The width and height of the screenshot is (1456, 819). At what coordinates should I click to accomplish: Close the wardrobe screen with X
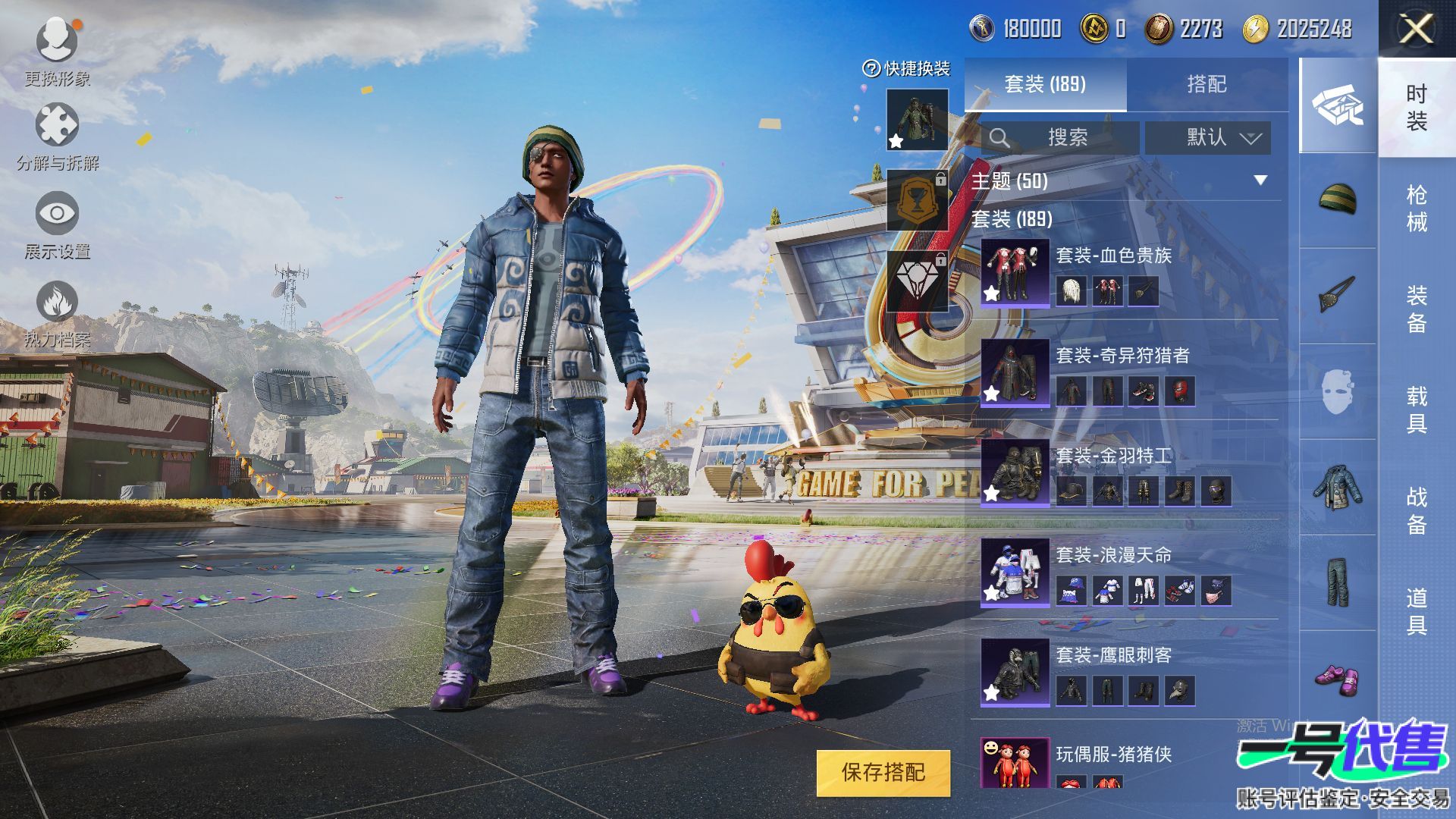pyautogui.click(x=1416, y=30)
